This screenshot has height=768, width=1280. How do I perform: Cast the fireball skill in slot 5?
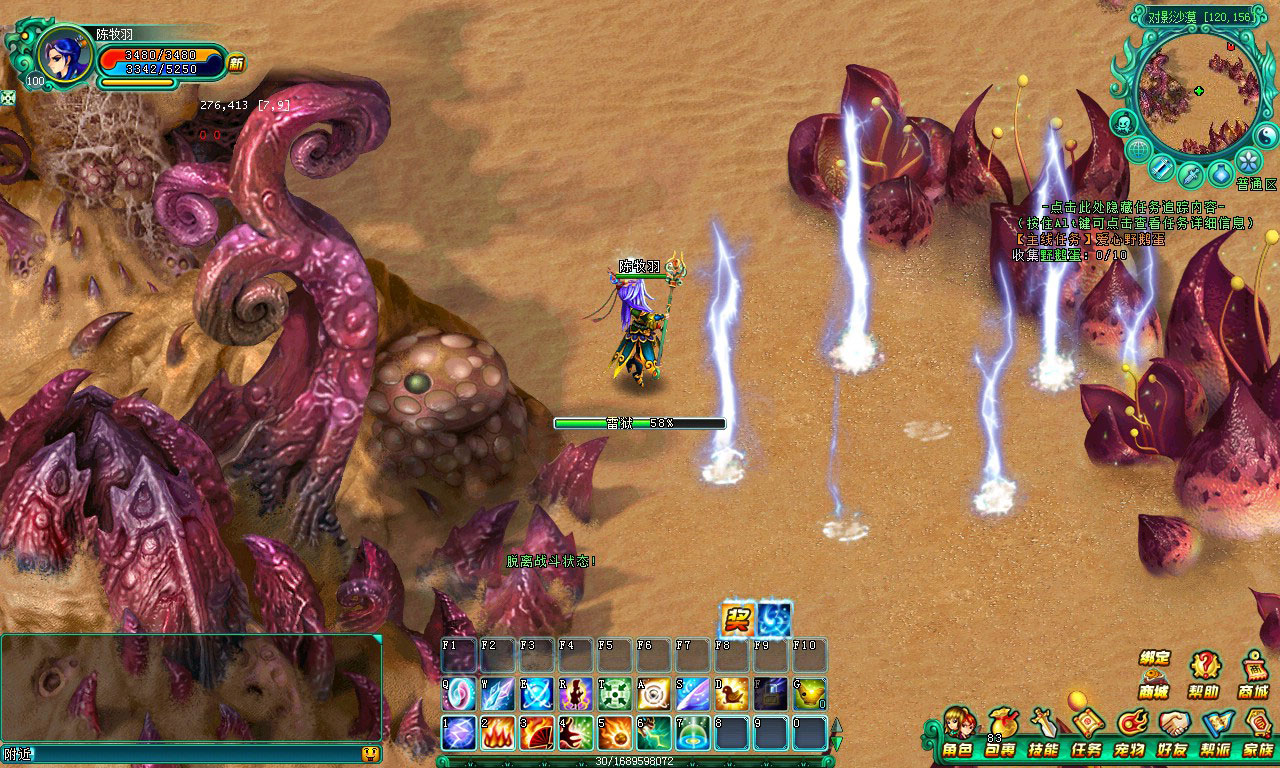pos(615,732)
